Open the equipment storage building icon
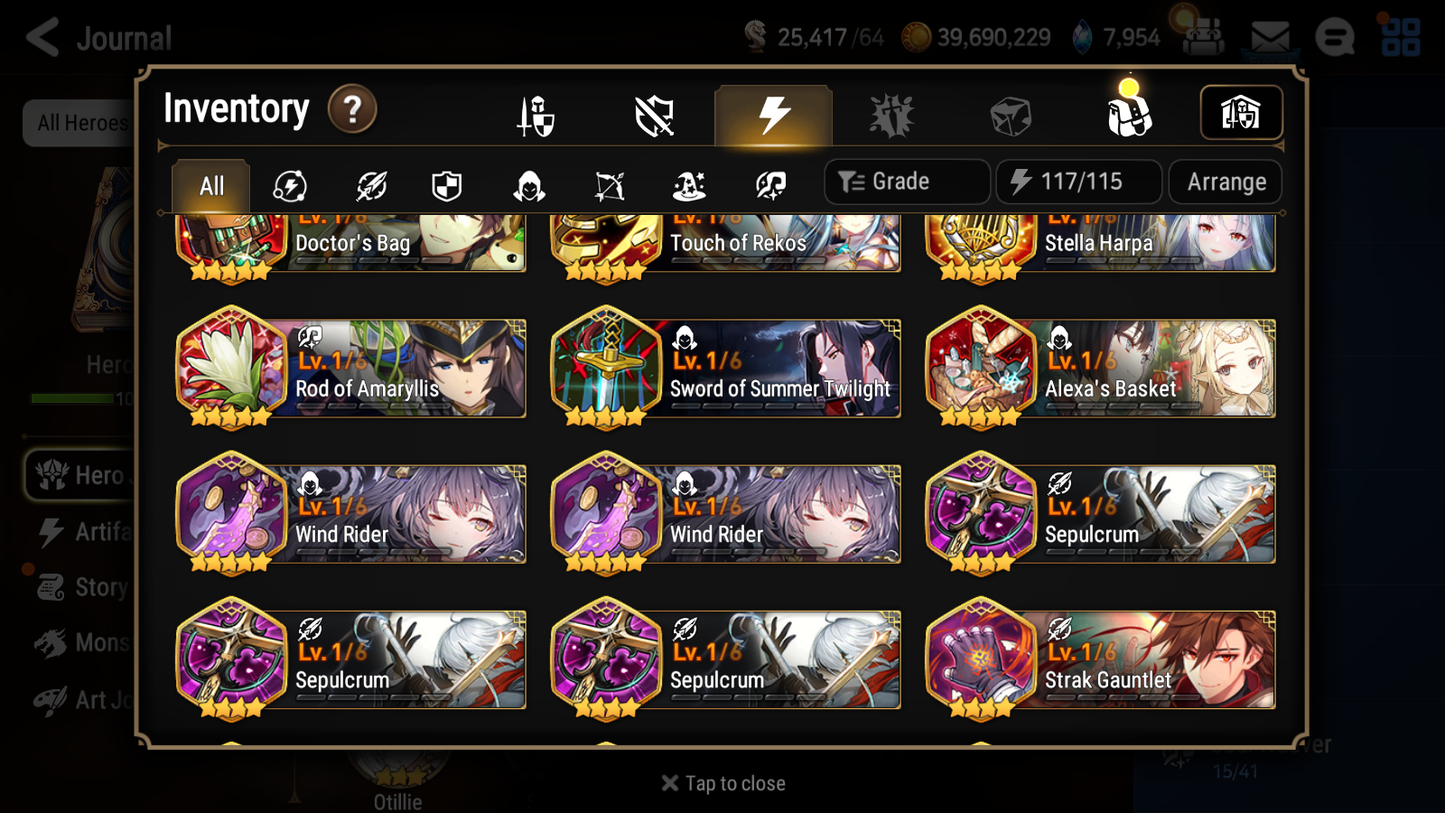The image size is (1445, 813). pos(1241,113)
